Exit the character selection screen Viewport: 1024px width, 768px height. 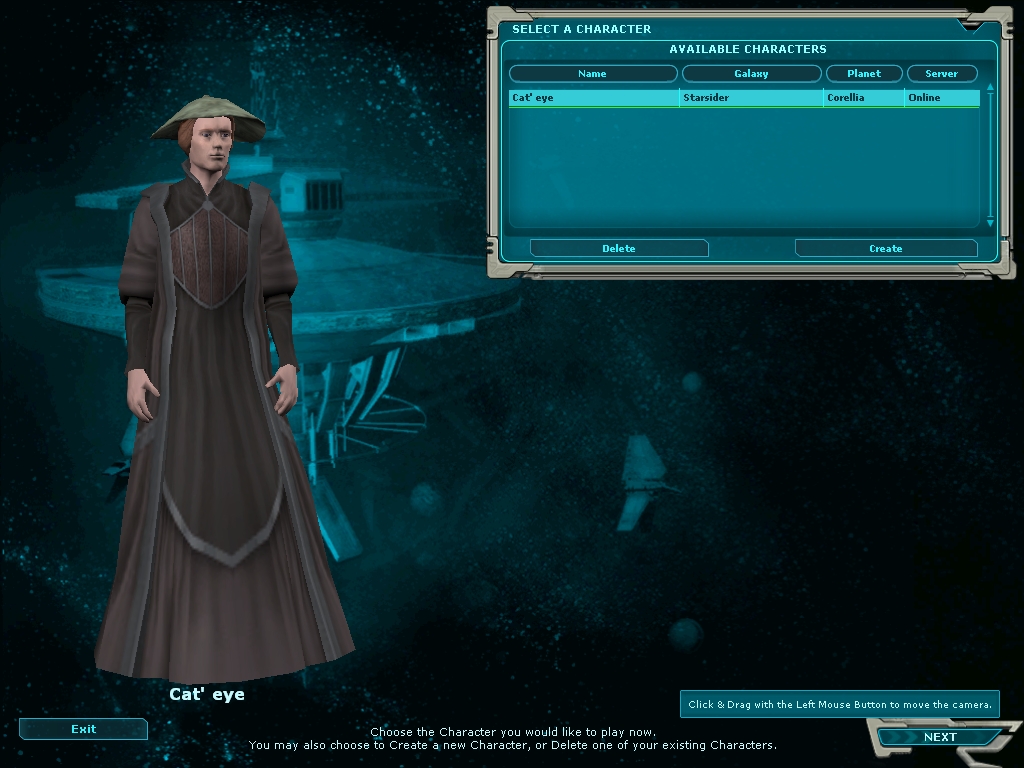[84, 729]
